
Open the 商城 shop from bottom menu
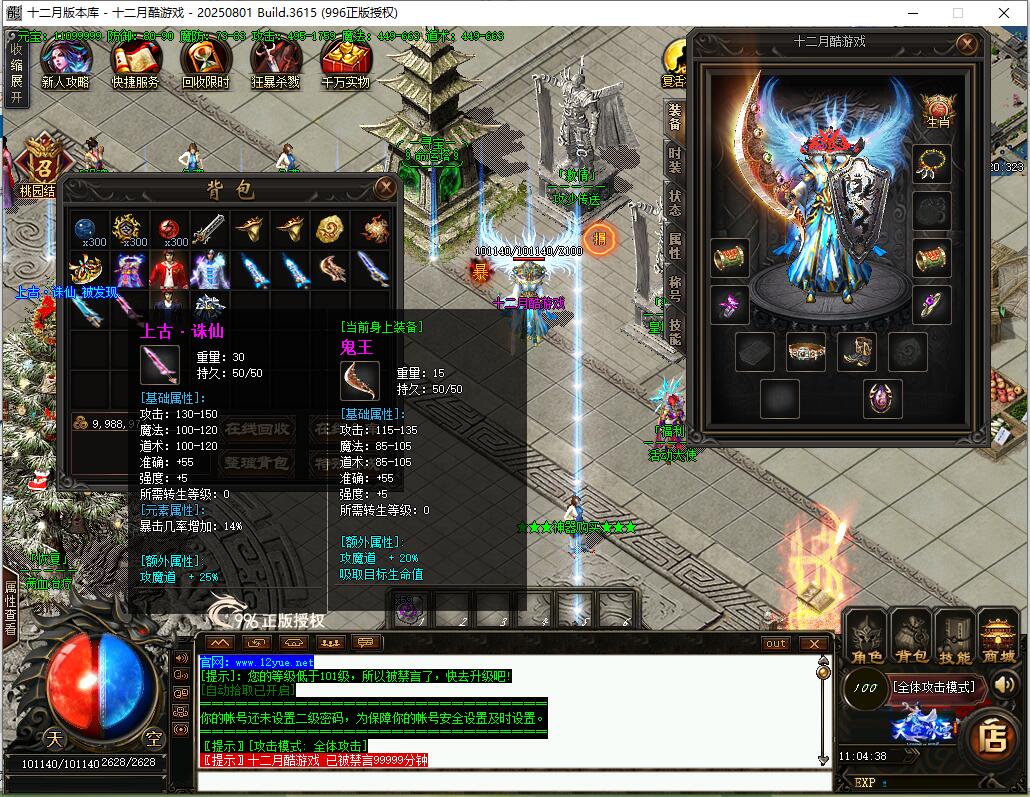point(998,638)
